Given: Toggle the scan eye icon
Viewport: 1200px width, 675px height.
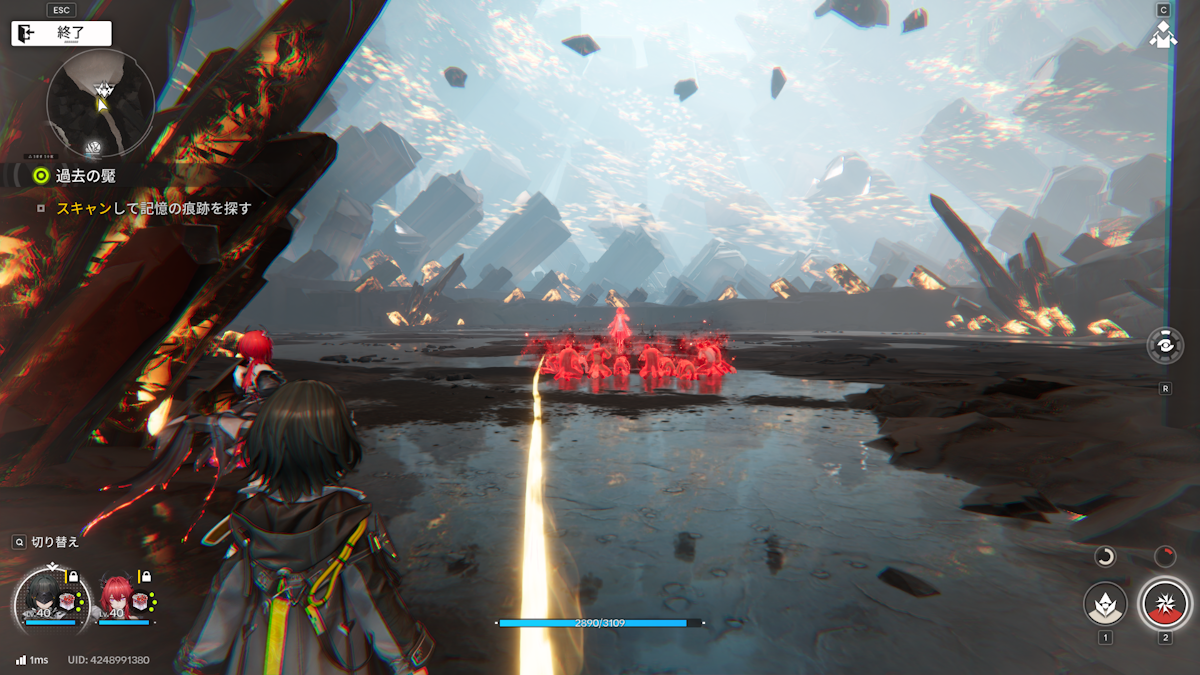Looking at the screenshot, I should pyautogui.click(x=1165, y=346).
